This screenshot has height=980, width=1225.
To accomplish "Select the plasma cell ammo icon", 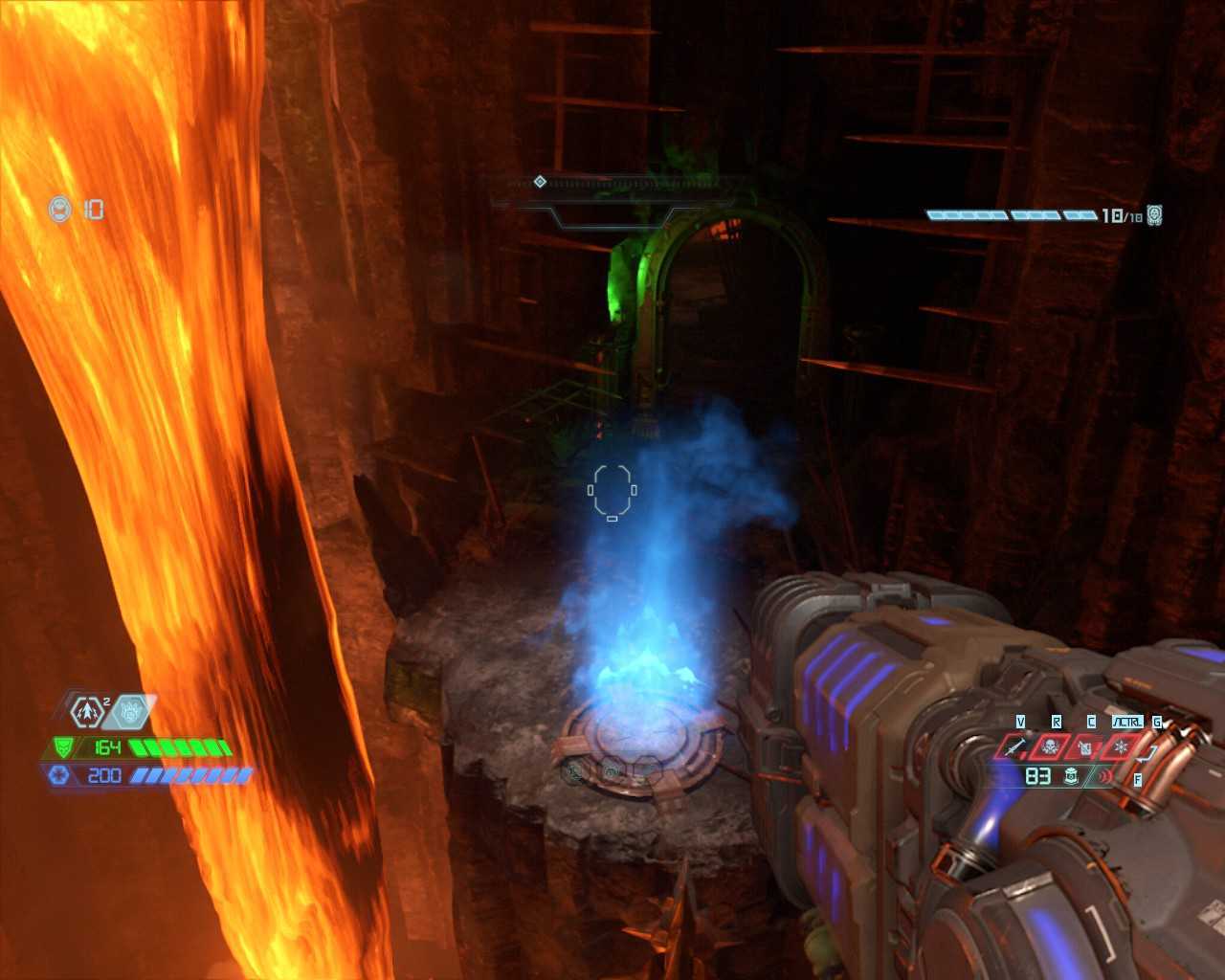I will click(x=1073, y=776).
